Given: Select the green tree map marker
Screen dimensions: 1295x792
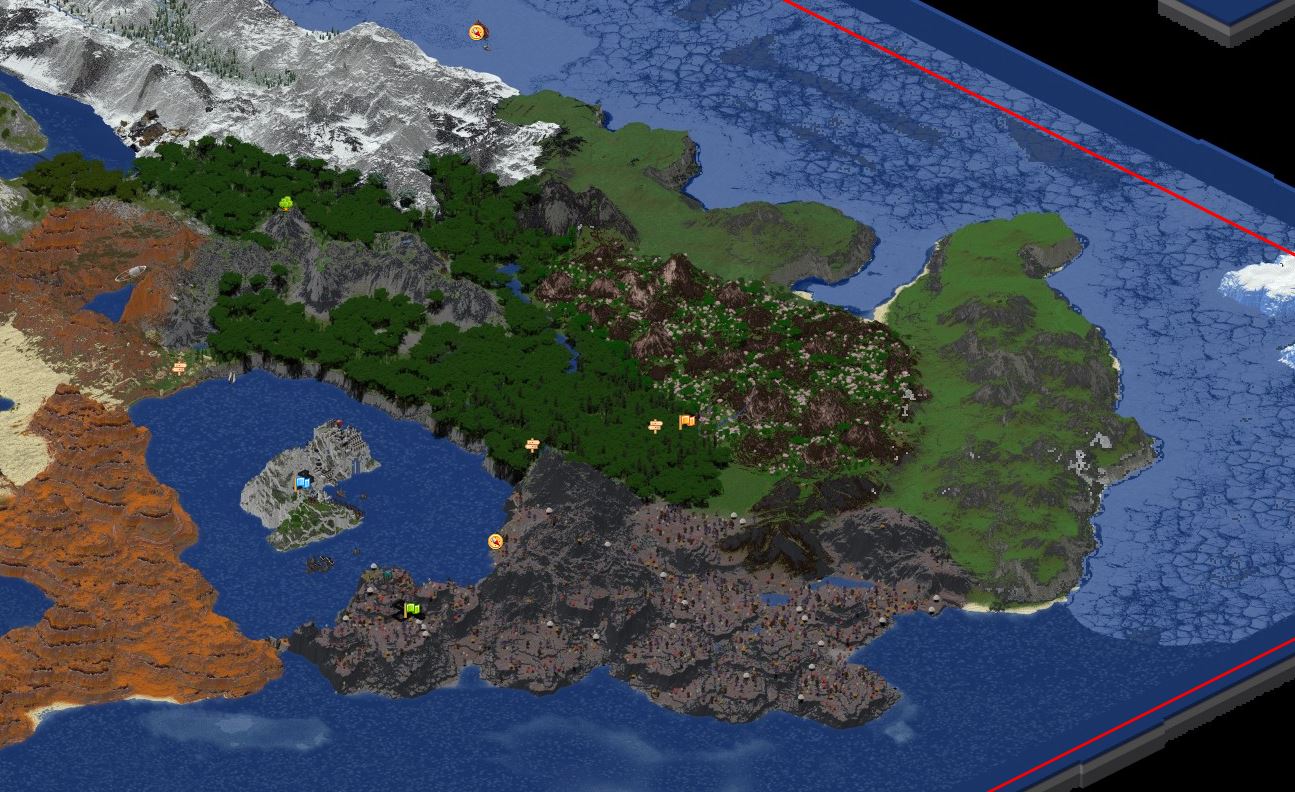Looking at the screenshot, I should (286, 204).
